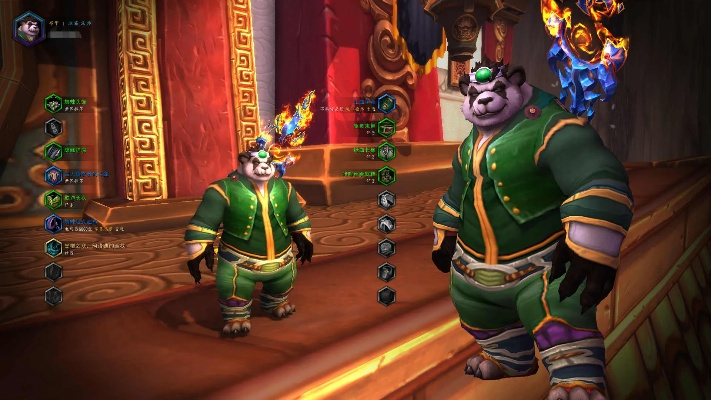Select the blue shirt equipment slot
This screenshot has width=711, height=400.
click(53, 223)
